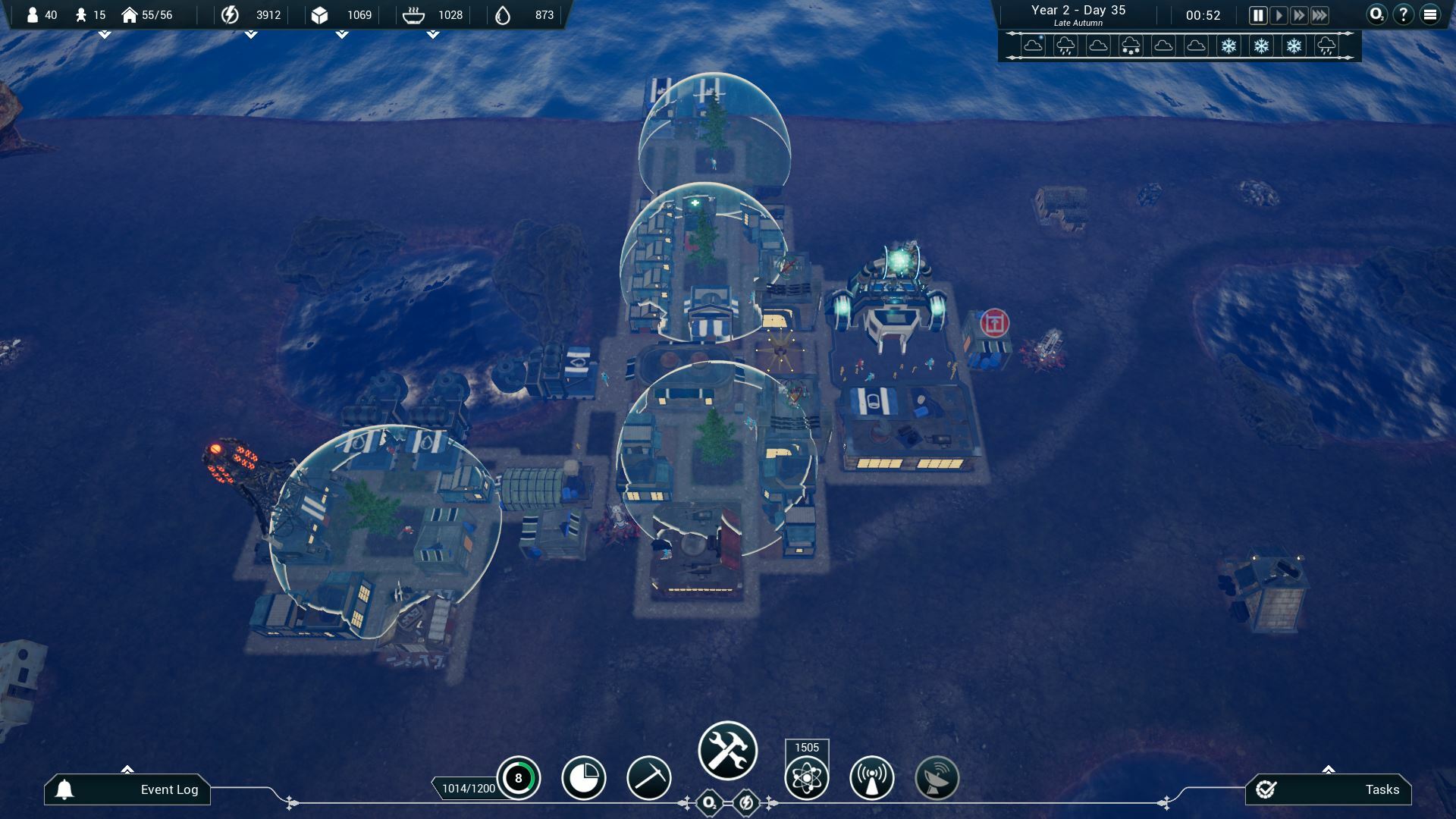Screen dimensions: 1456x819
Task: Switch to triple fast-forward speed
Action: click(x=1319, y=15)
